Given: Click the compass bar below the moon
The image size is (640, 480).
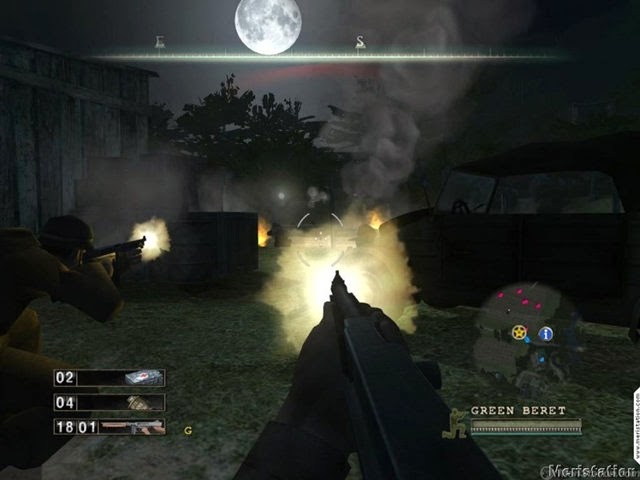Looking at the screenshot, I should point(330,56).
